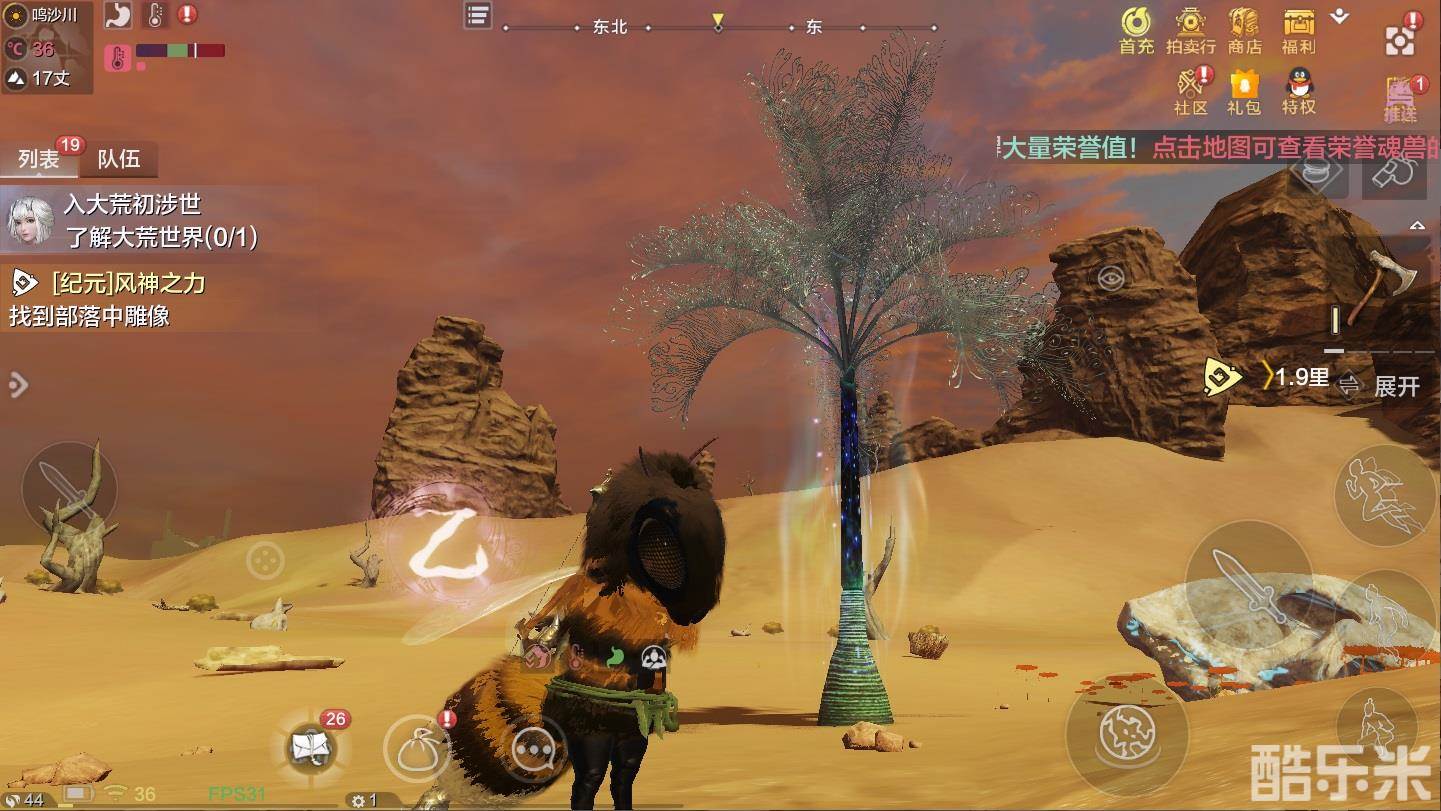The width and height of the screenshot is (1441, 811).
Task: Open the 特权 QQ privilege icon
Action: [1298, 90]
